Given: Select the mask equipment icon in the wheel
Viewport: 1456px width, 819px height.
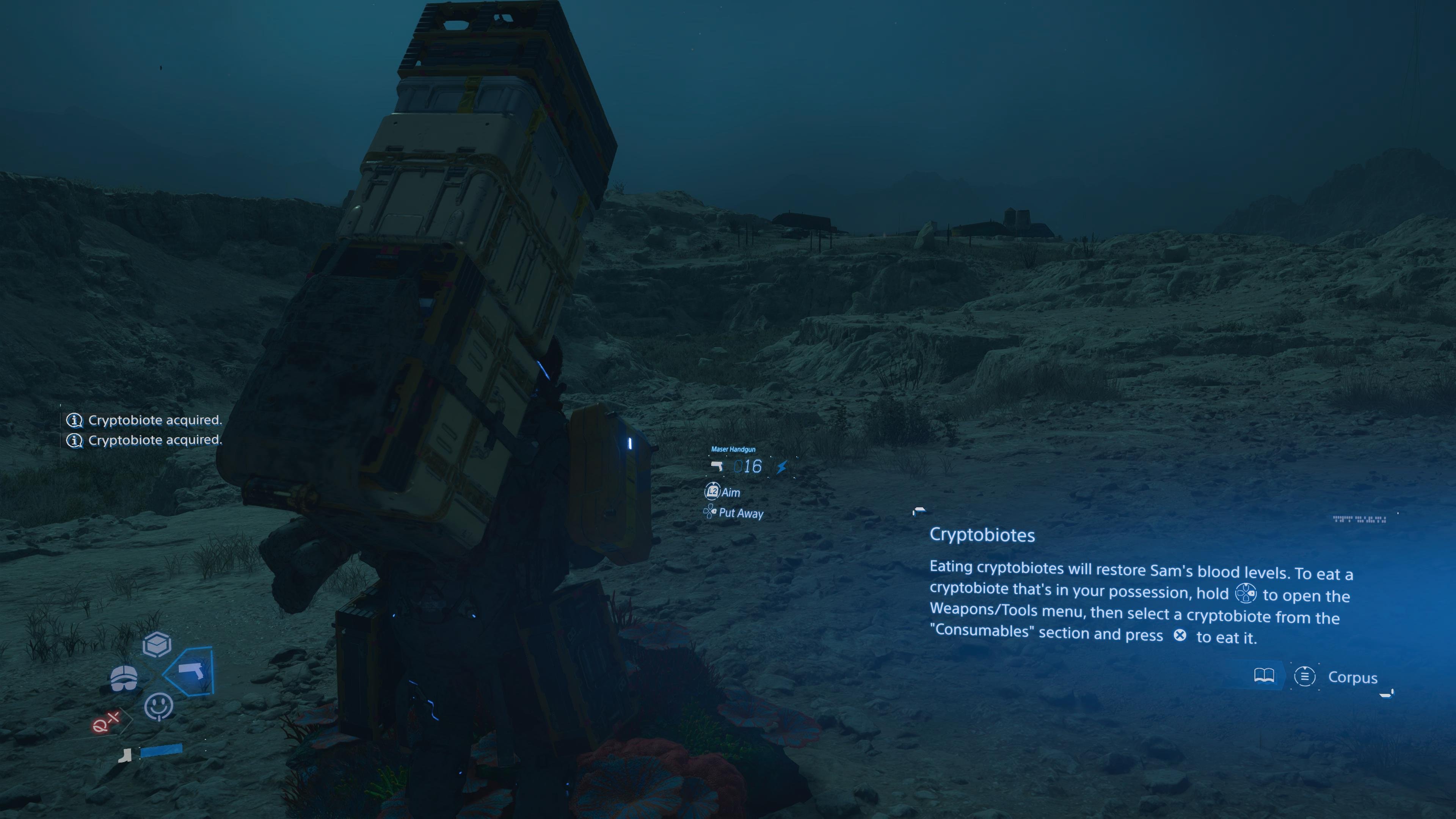Looking at the screenshot, I should pos(123,678).
